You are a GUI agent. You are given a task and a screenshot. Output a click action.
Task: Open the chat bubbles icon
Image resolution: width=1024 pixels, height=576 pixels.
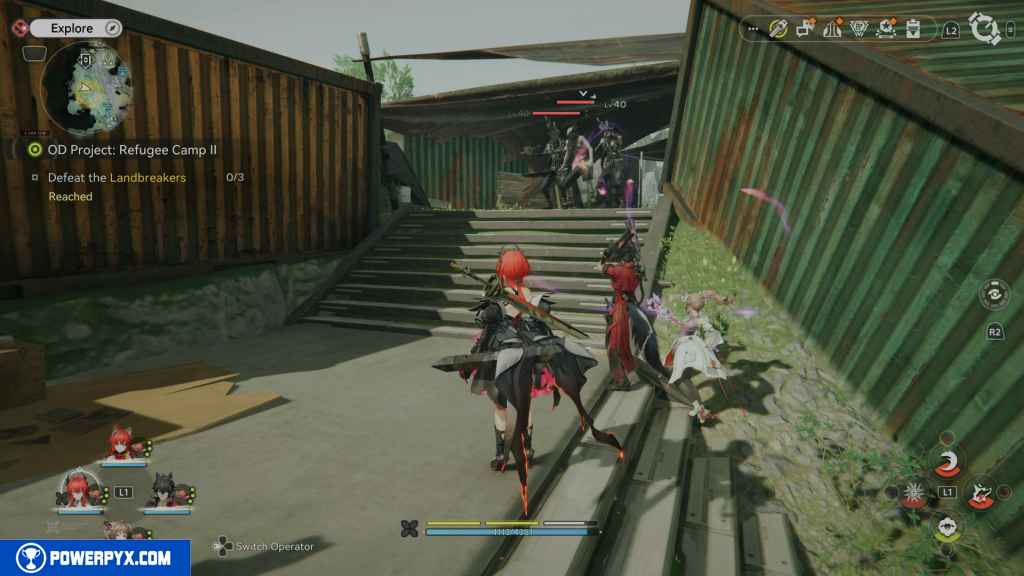tap(806, 30)
